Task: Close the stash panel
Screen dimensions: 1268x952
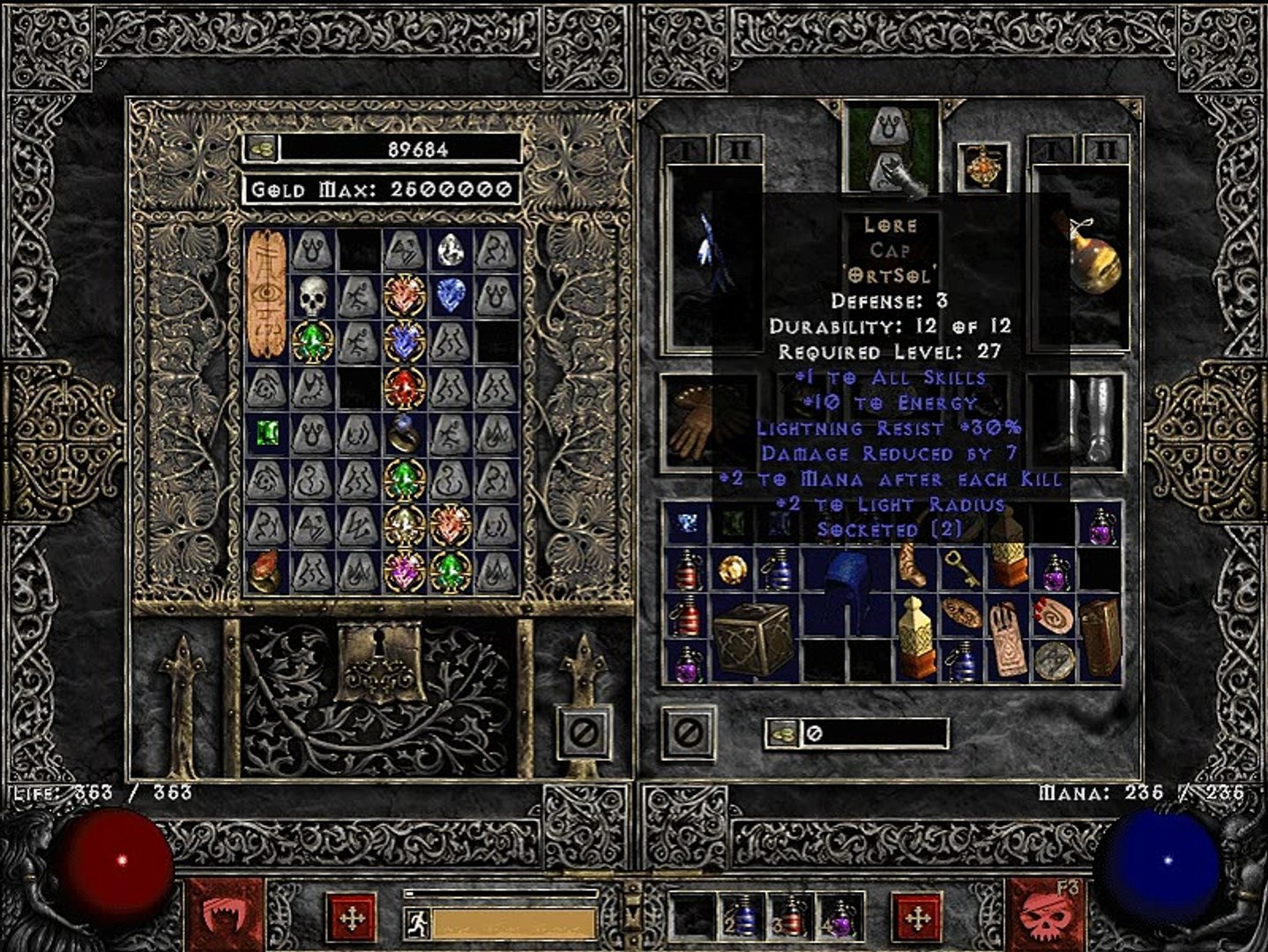Action: tap(583, 729)
